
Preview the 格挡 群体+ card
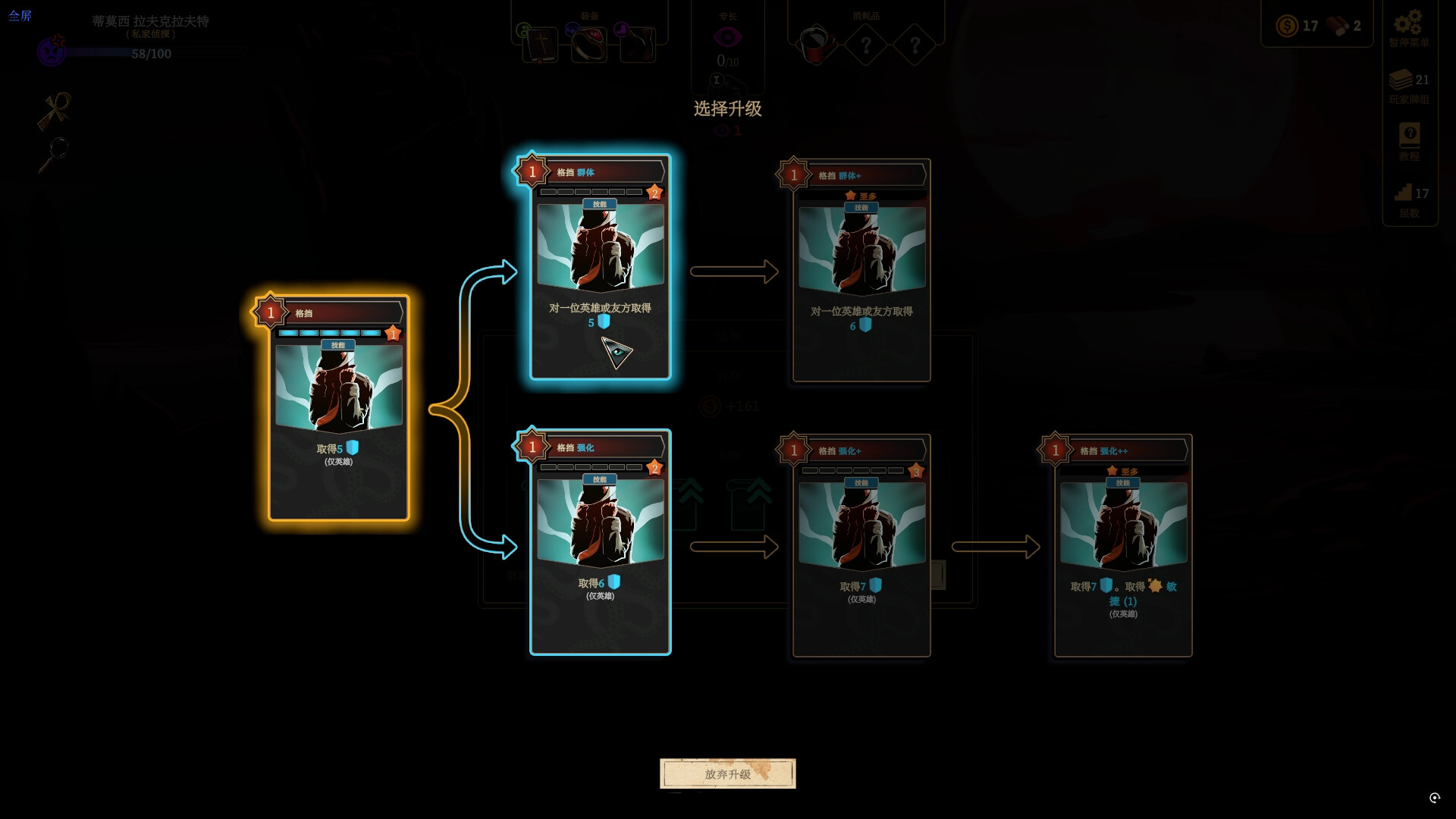[x=861, y=270]
